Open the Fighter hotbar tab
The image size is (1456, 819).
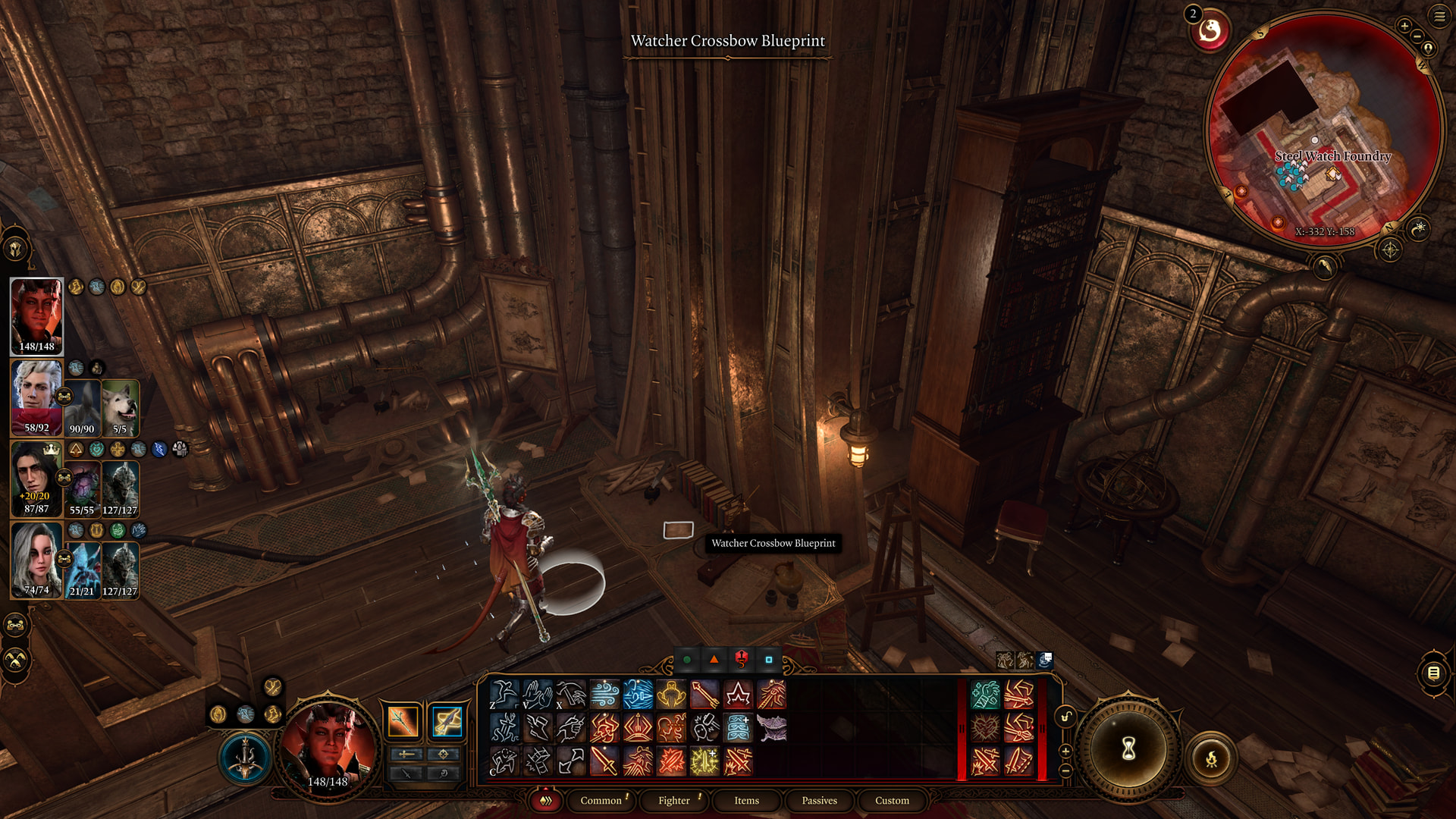673,800
